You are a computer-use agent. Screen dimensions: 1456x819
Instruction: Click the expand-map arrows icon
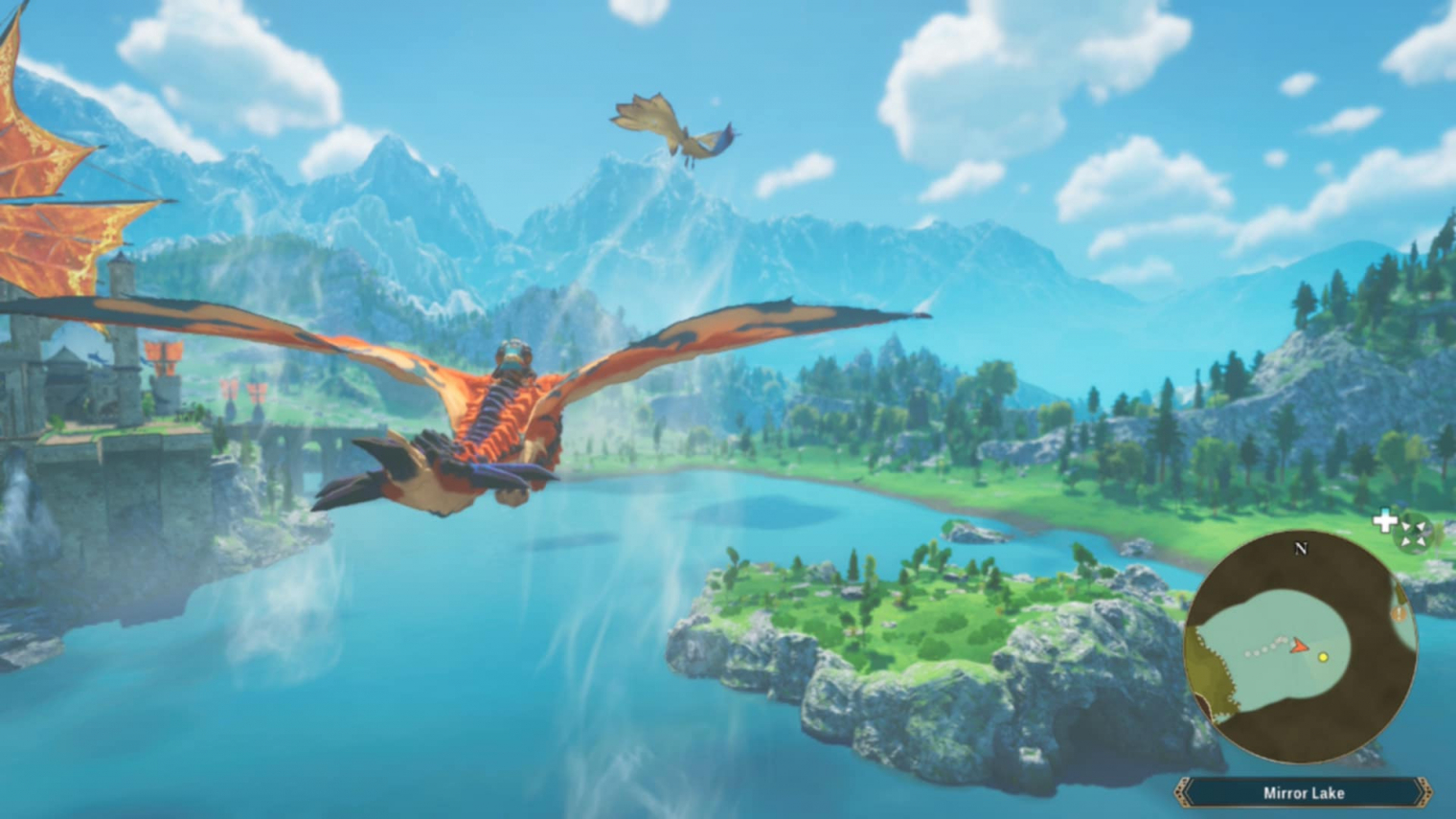coord(1413,533)
